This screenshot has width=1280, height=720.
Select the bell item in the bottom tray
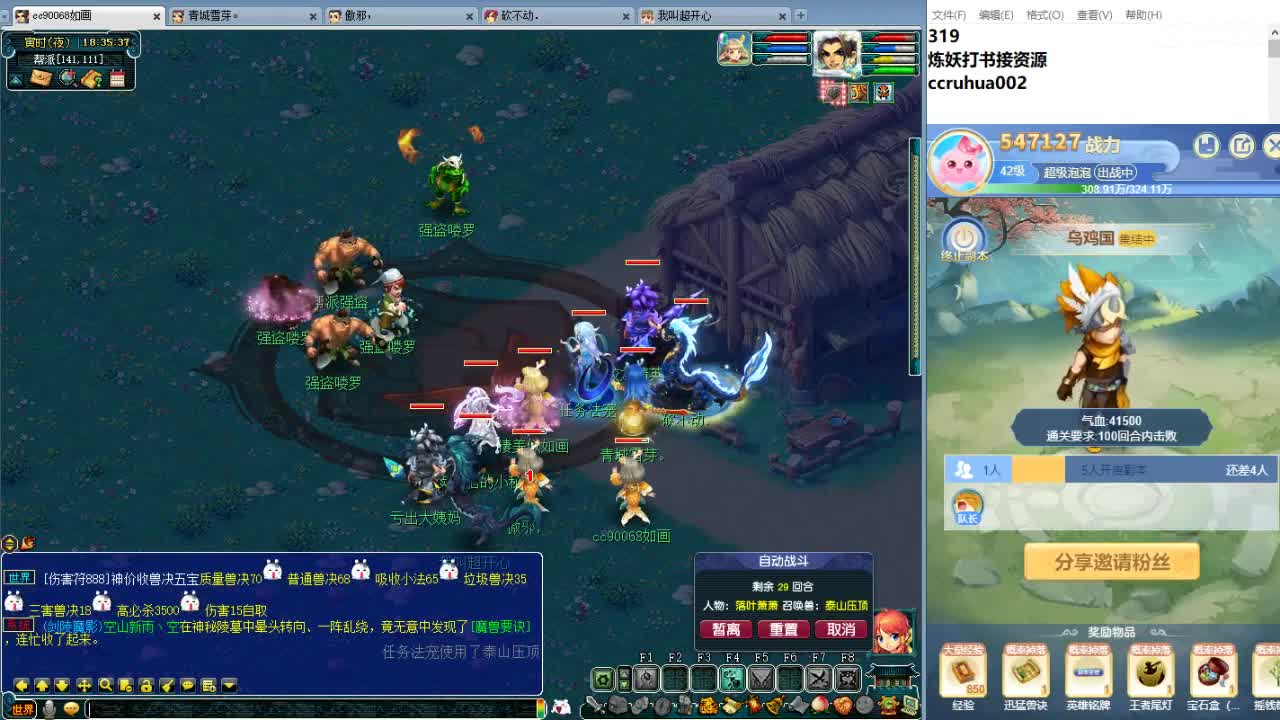[x=772, y=704]
